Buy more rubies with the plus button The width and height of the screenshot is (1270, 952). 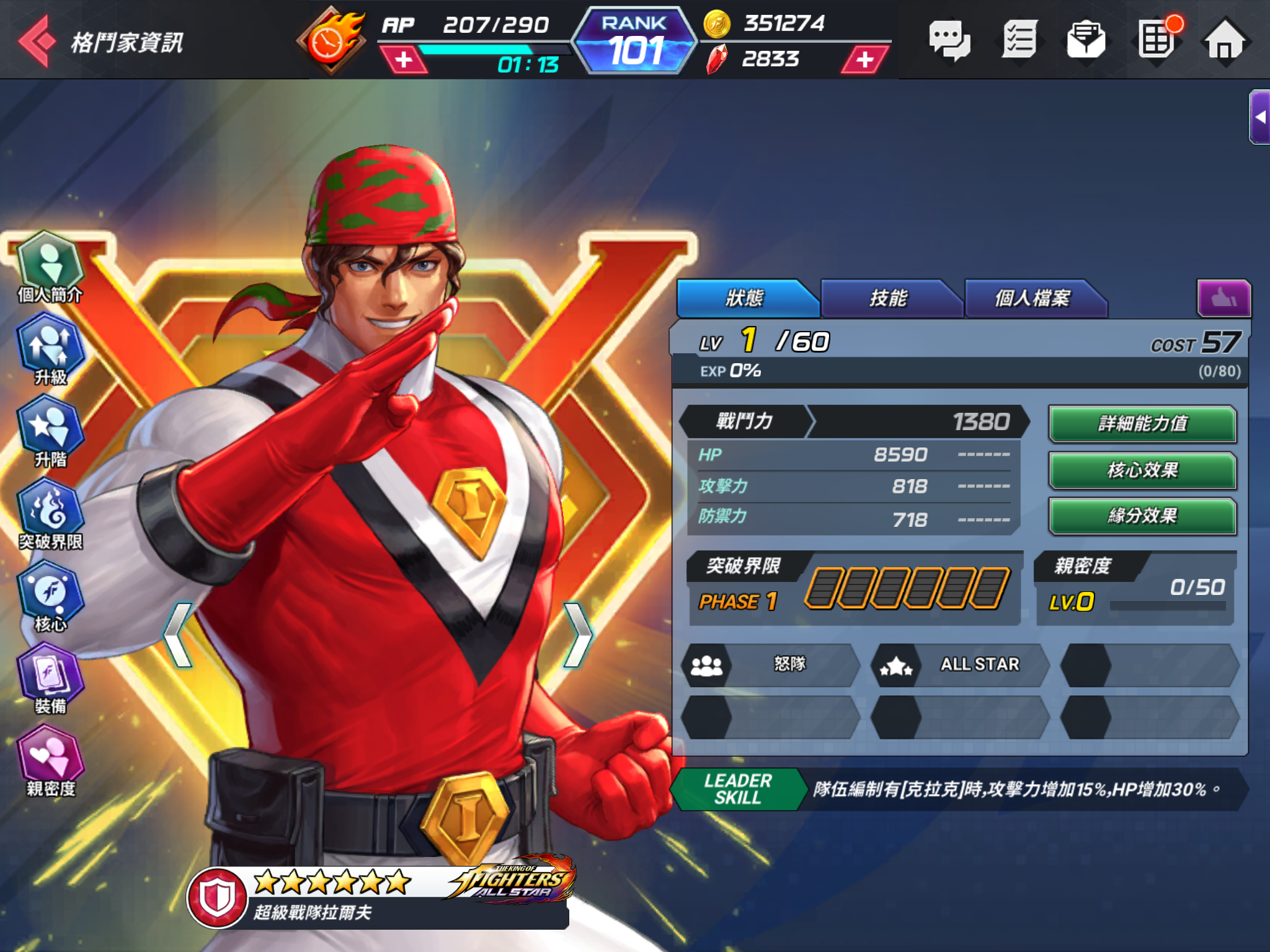[864, 60]
